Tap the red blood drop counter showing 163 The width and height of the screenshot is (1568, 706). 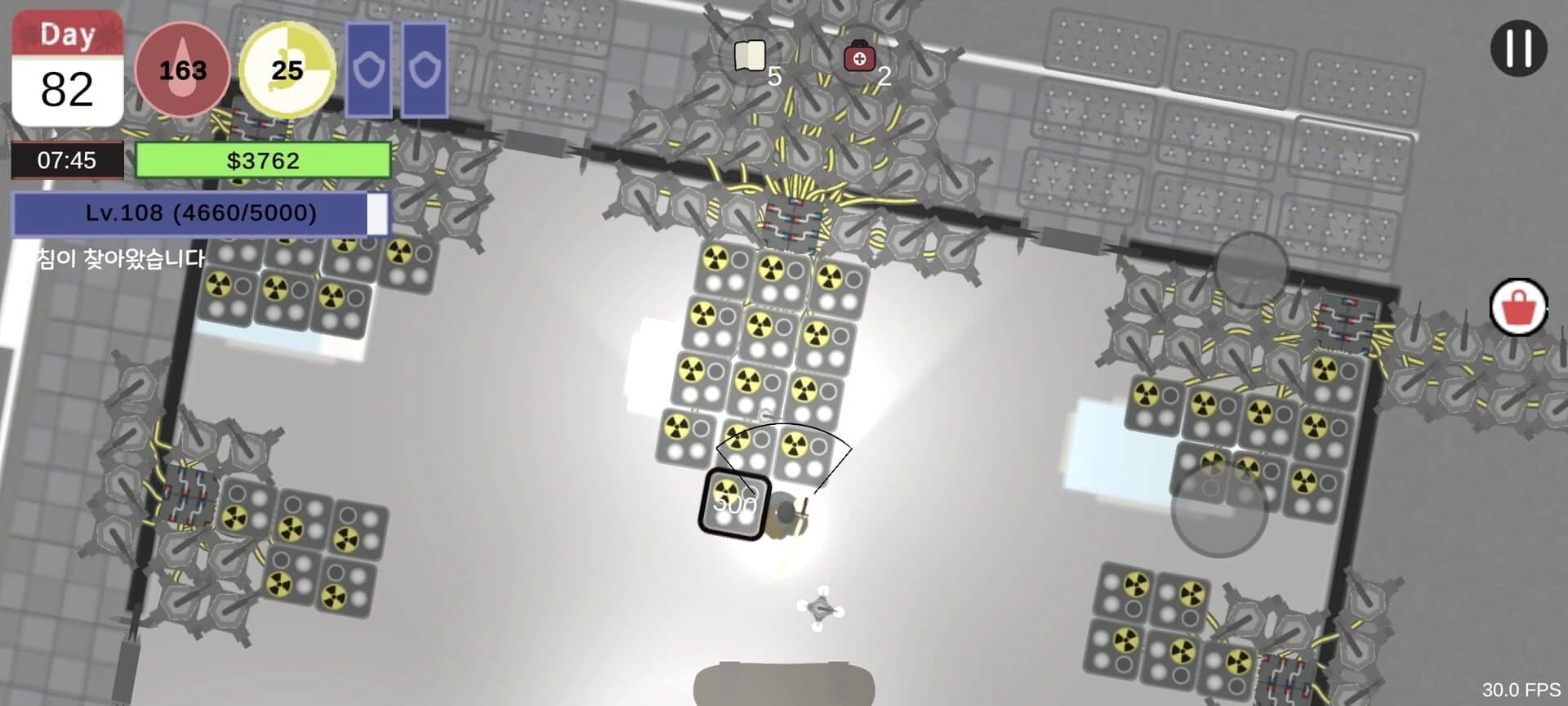(184, 69)
